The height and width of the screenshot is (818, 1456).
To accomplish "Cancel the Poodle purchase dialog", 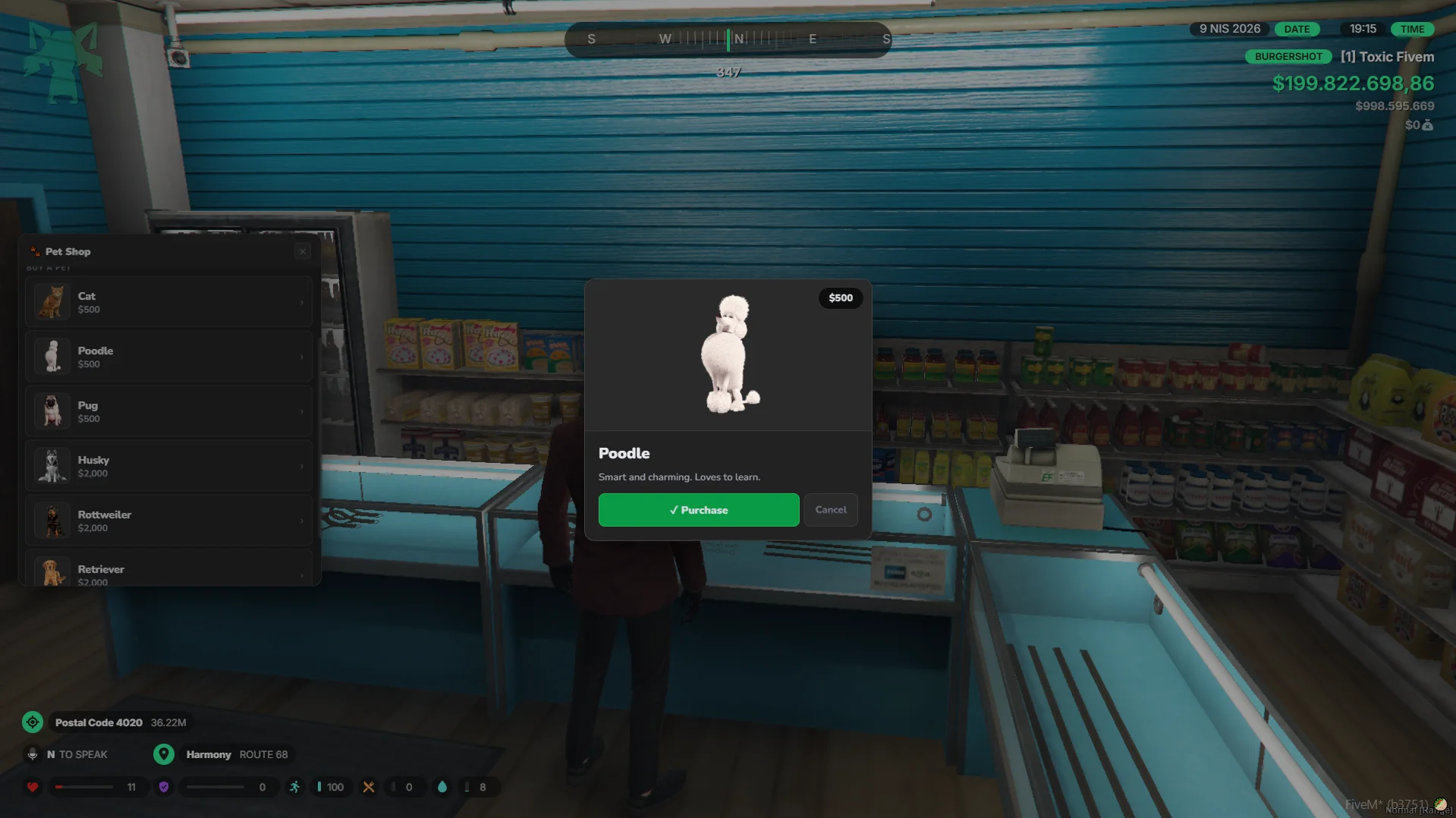I will click(x=831, y=510).
